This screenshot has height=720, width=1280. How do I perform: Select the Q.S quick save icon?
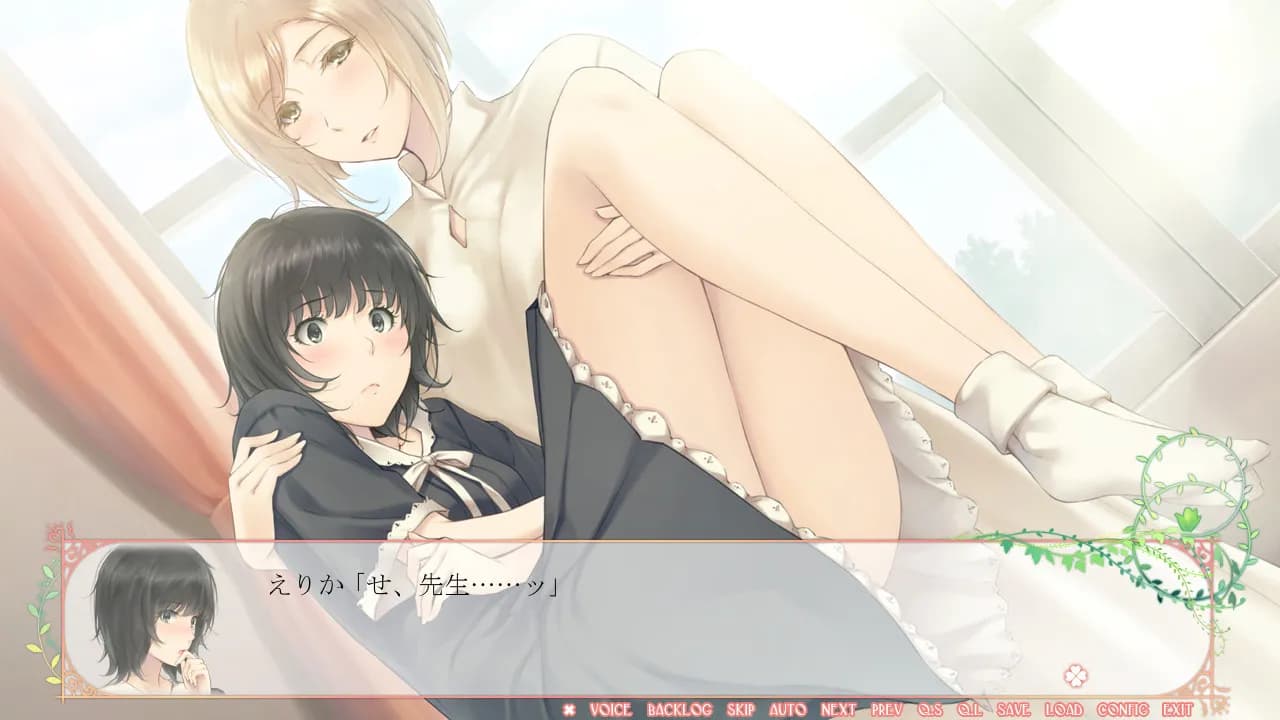point(929,708)
